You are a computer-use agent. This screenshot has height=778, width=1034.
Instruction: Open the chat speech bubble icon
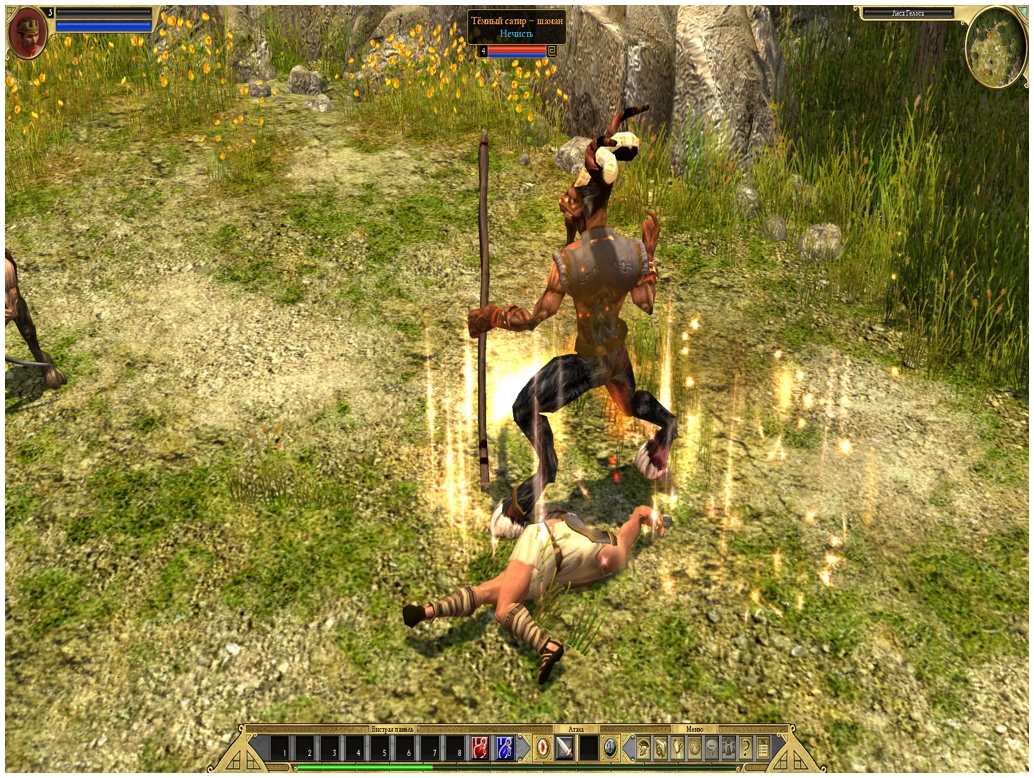coord(712,748)
